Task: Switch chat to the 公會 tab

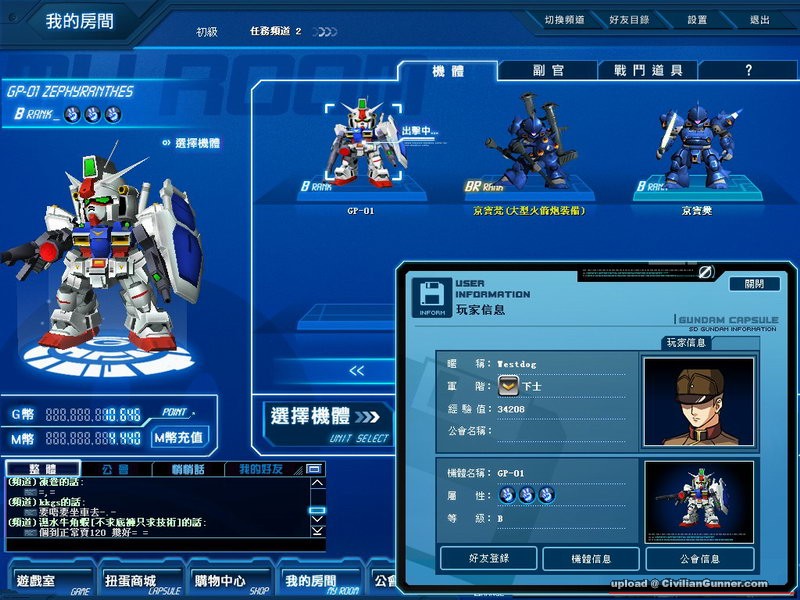Action: [115, 469]
